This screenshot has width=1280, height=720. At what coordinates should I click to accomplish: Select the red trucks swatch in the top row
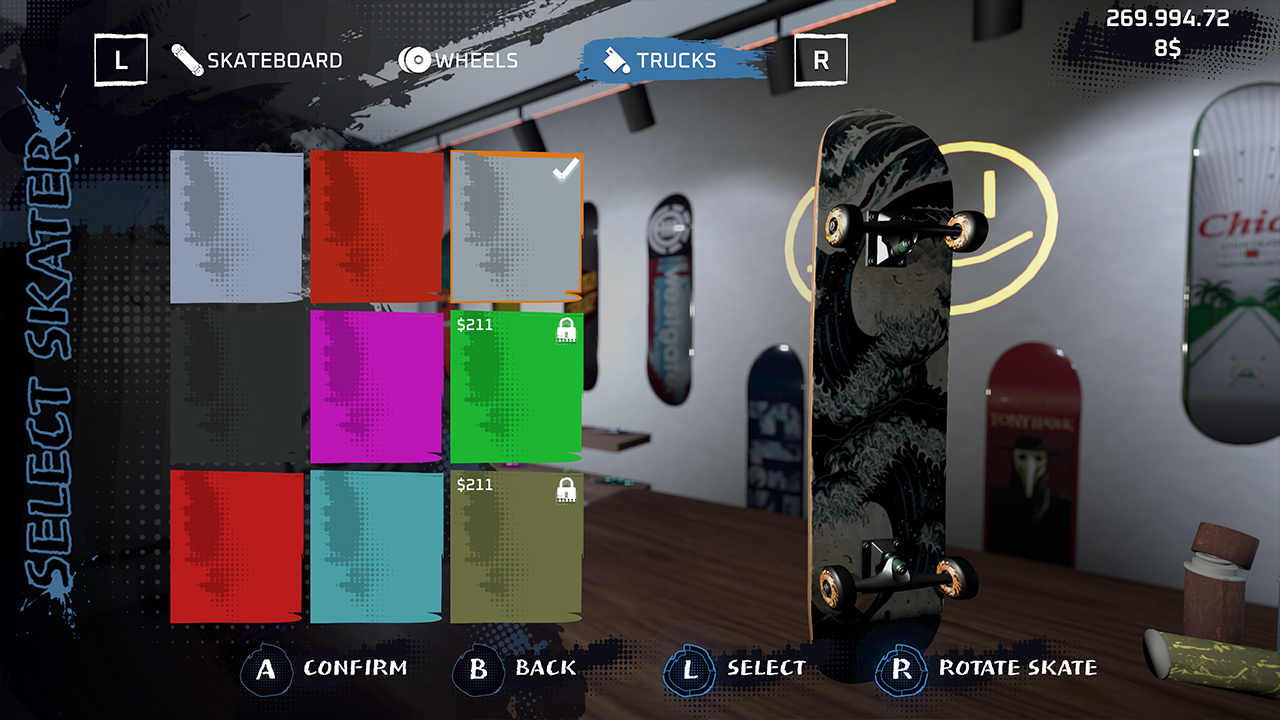coord(378,225)
